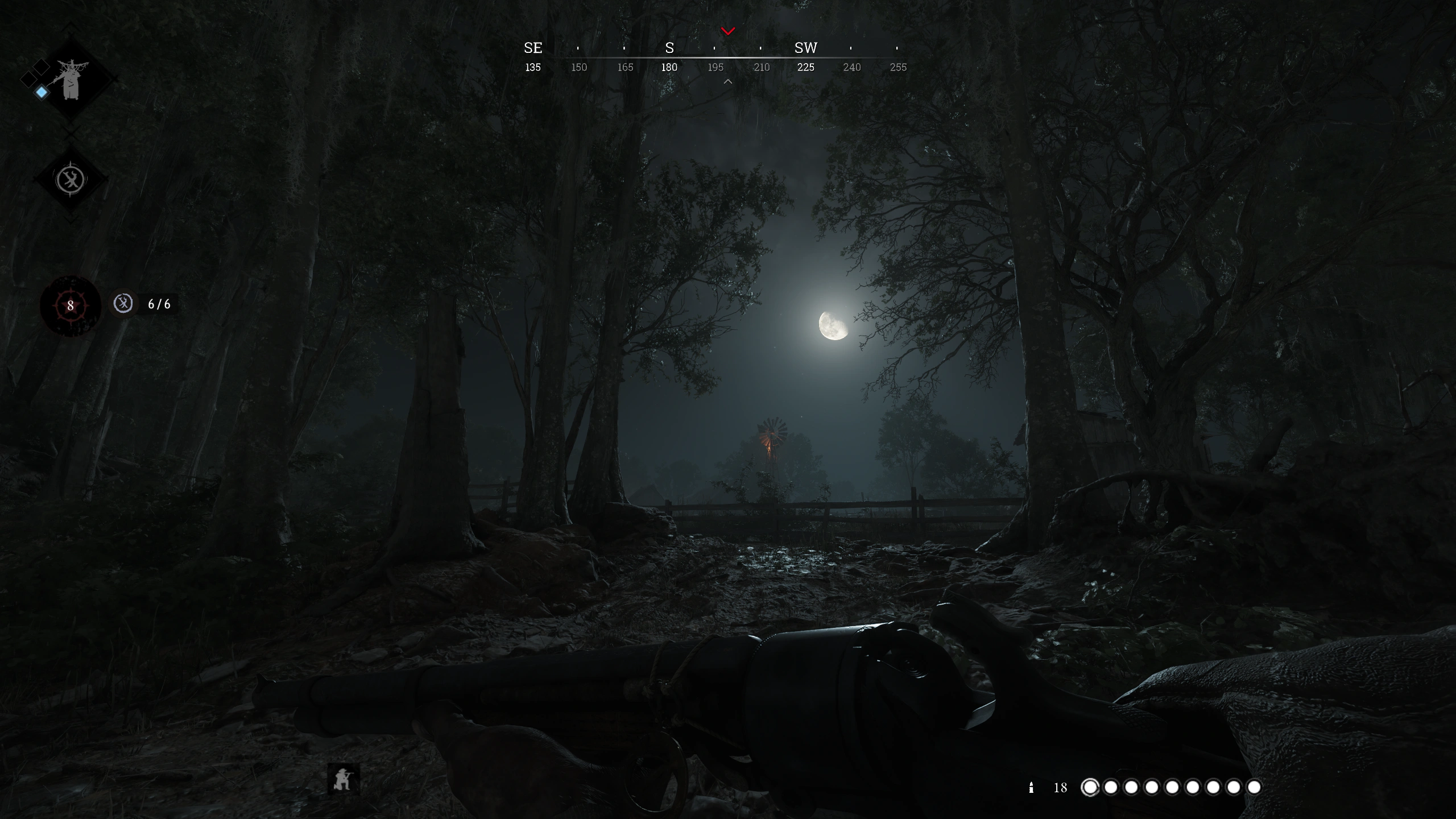Click the SE compass label

click(532, 48)
